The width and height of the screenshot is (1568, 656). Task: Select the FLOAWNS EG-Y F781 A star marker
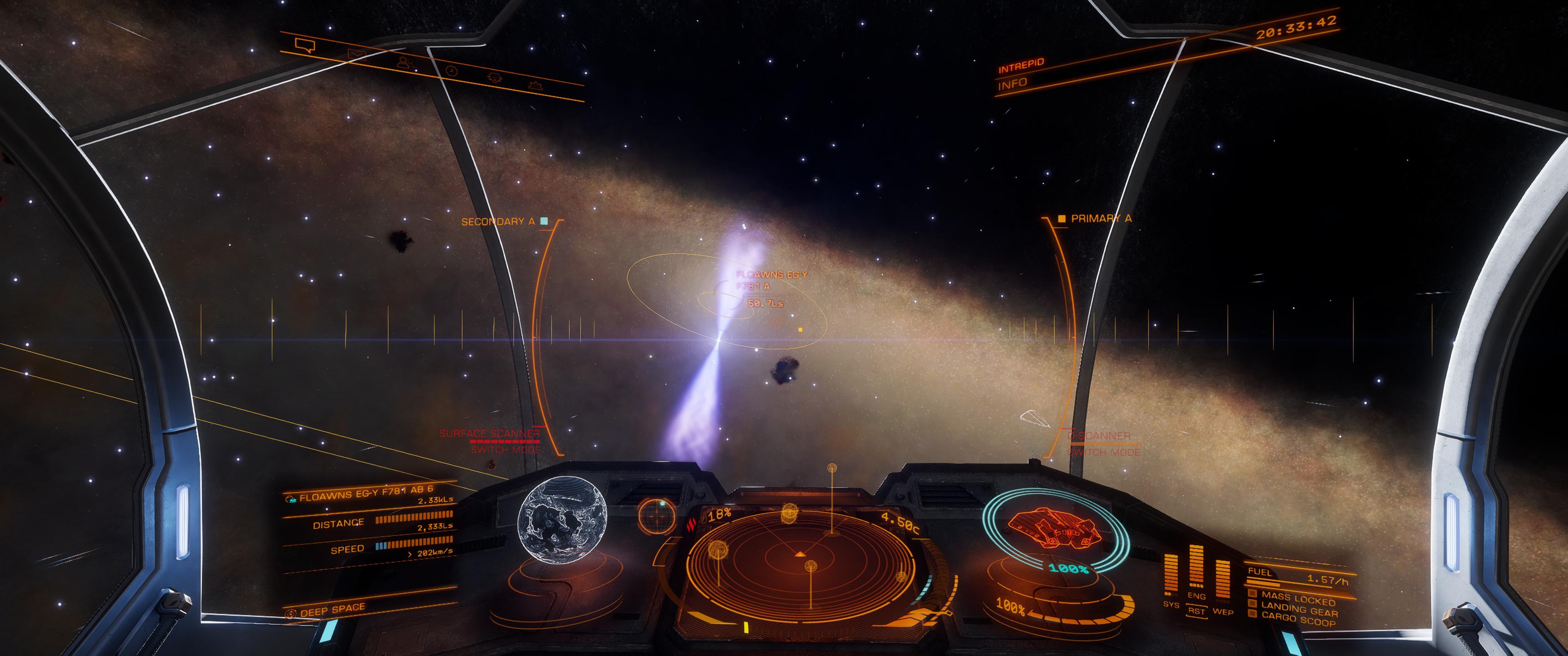pos(771,280)
